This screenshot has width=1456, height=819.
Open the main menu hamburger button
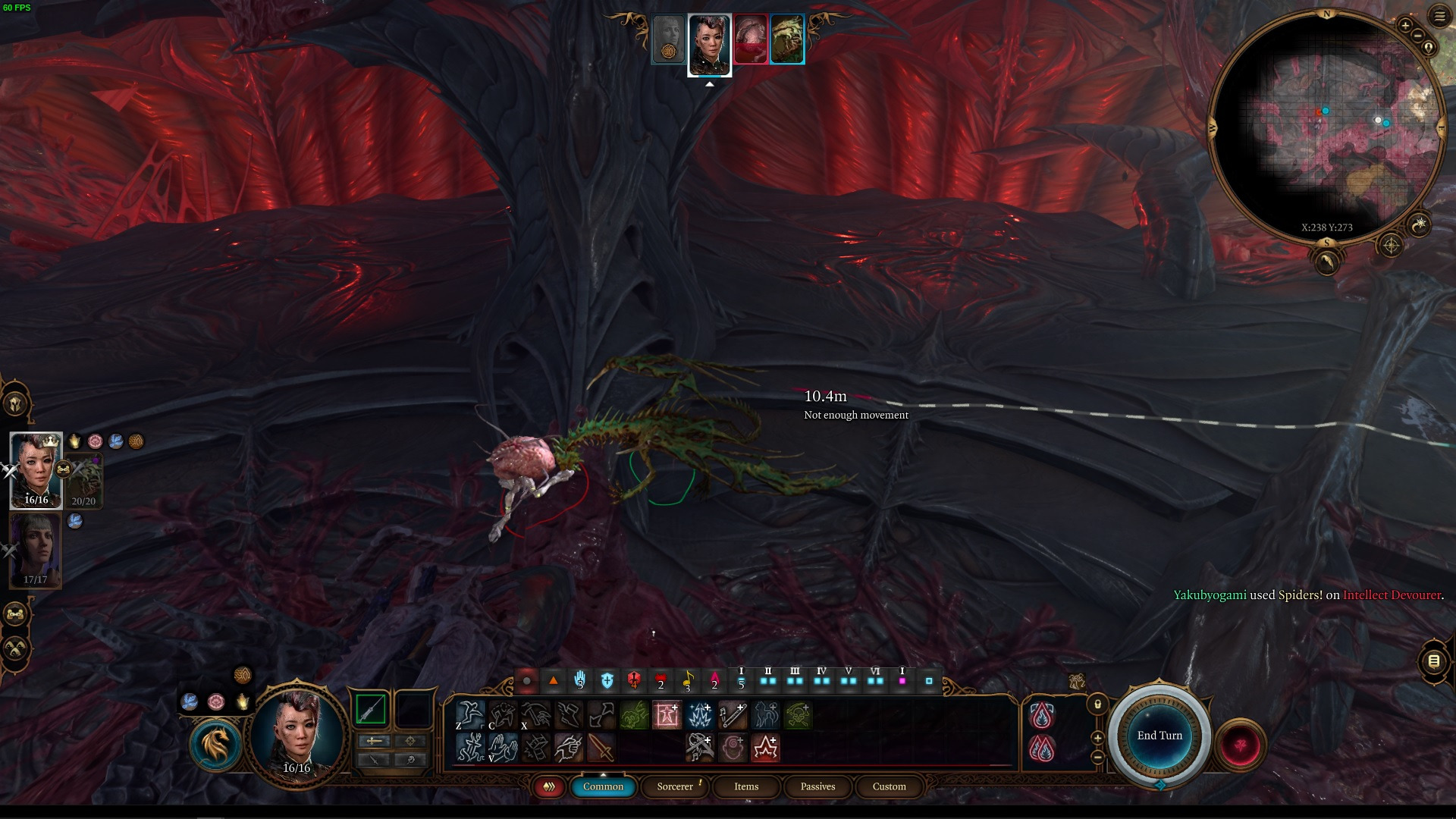pyautogui.click(x=1439, y=16)
